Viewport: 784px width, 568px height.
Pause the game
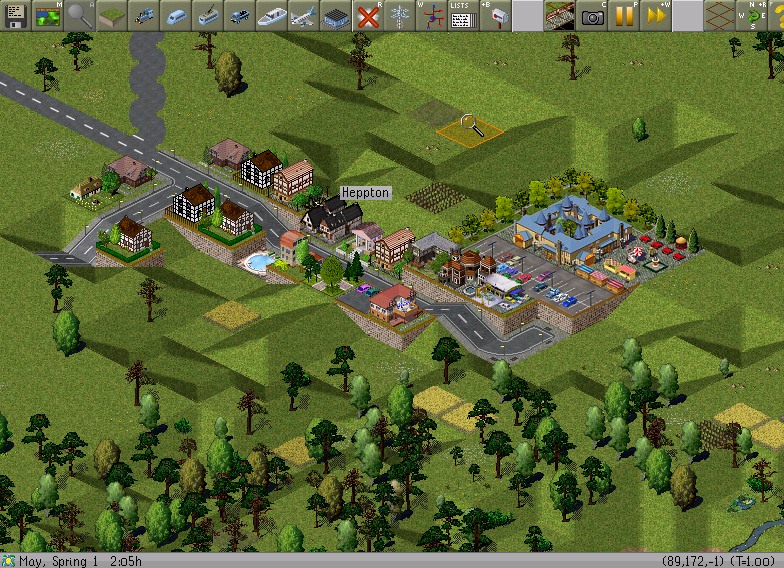point(624,15)
